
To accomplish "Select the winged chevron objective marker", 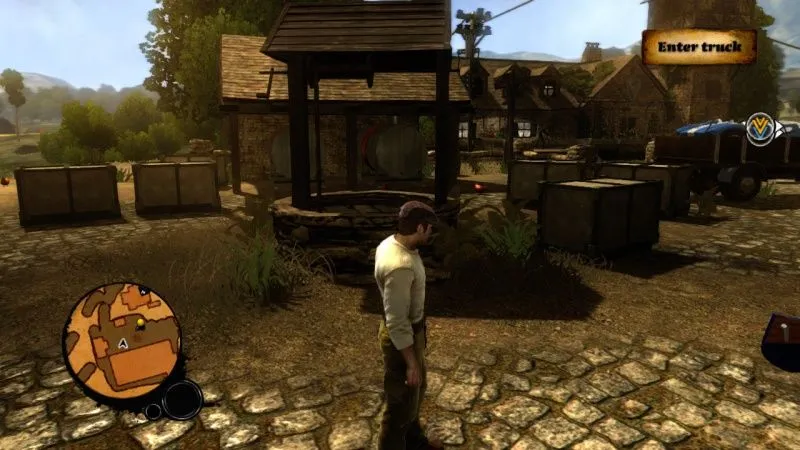I will (x=762, y=129).
